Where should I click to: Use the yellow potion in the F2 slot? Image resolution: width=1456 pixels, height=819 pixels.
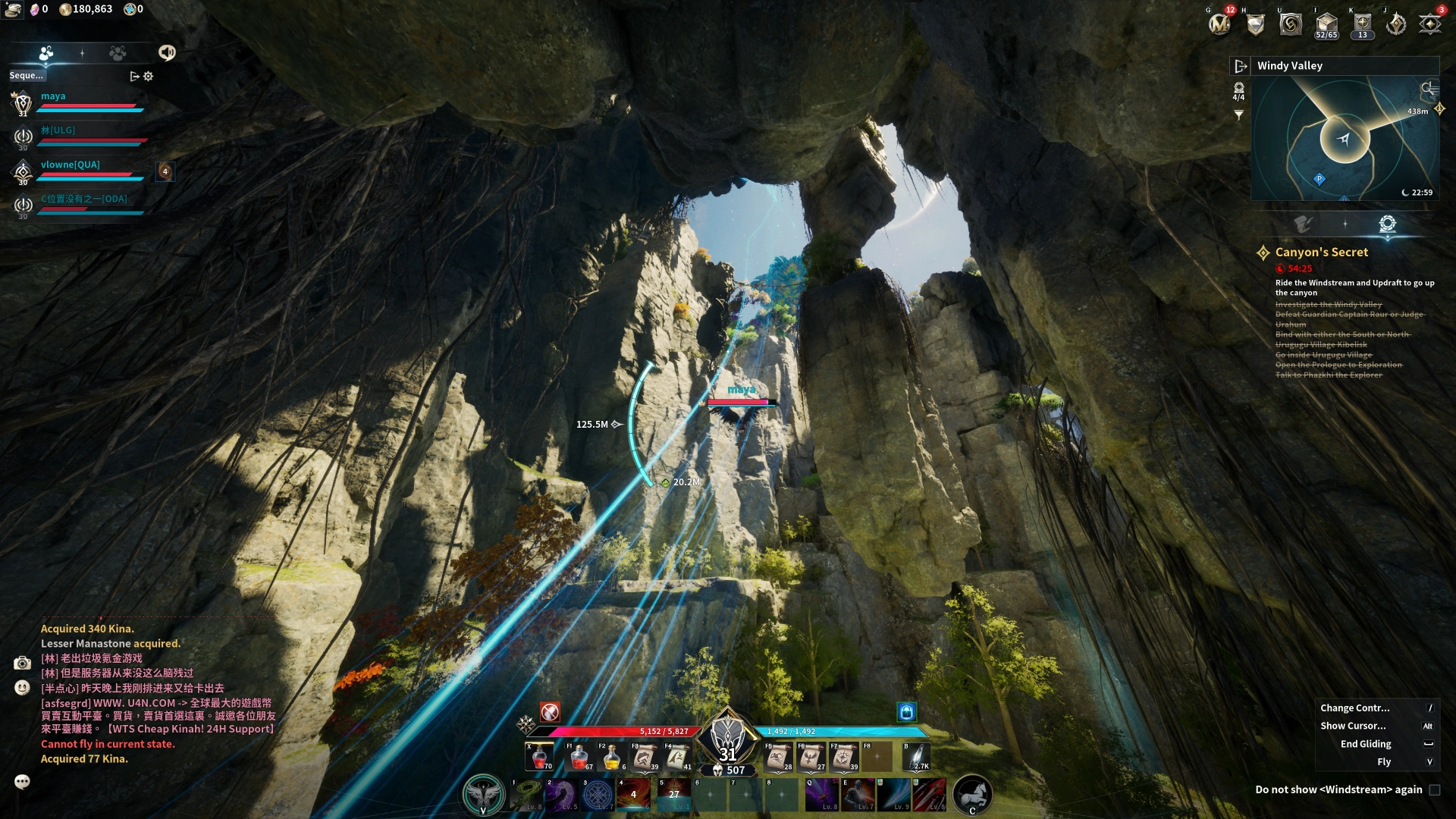tap(612, 757)
